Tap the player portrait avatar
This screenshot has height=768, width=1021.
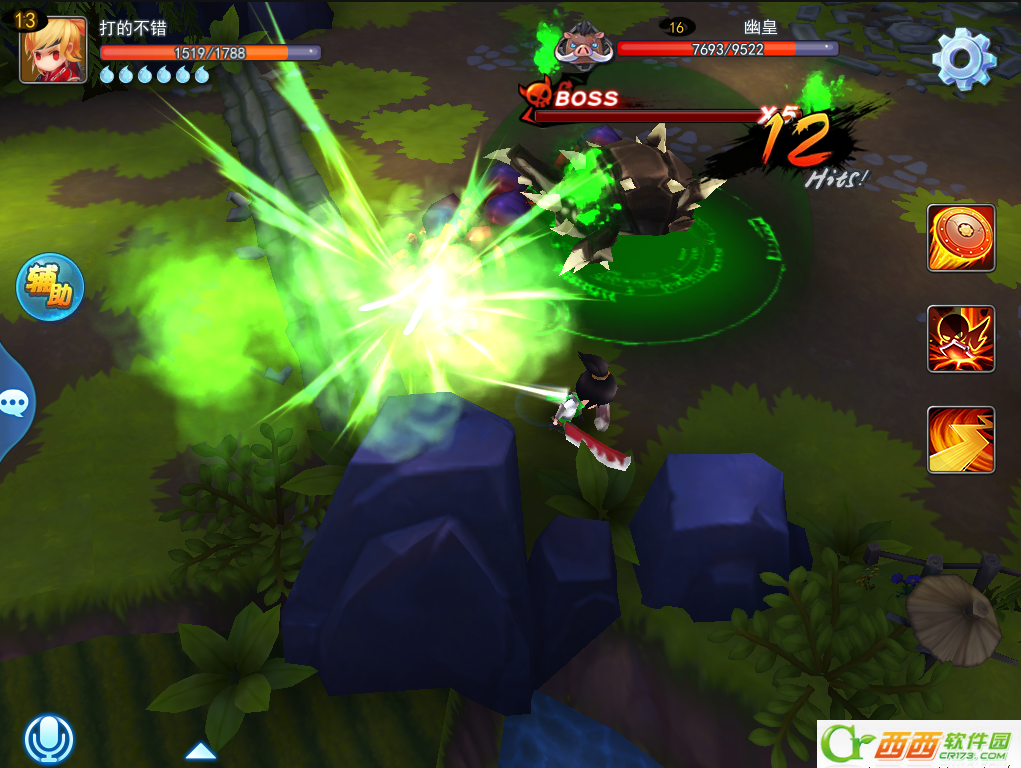click(x=53, y=50)
